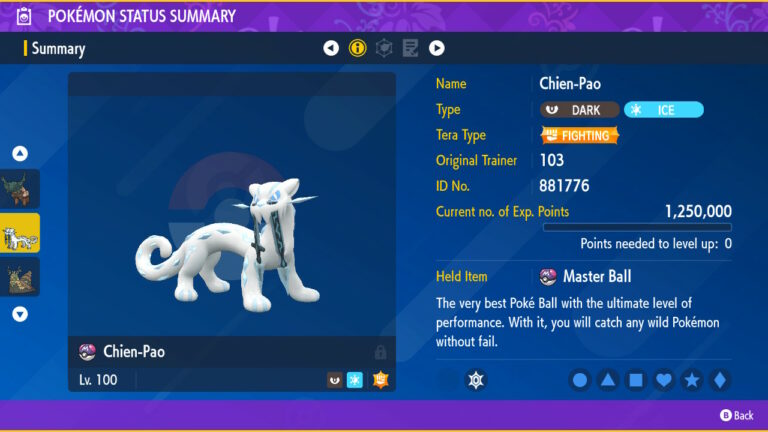Open the trainer memo page tab
This screenshot has height=432, width=768.
[x=410, y=48]
